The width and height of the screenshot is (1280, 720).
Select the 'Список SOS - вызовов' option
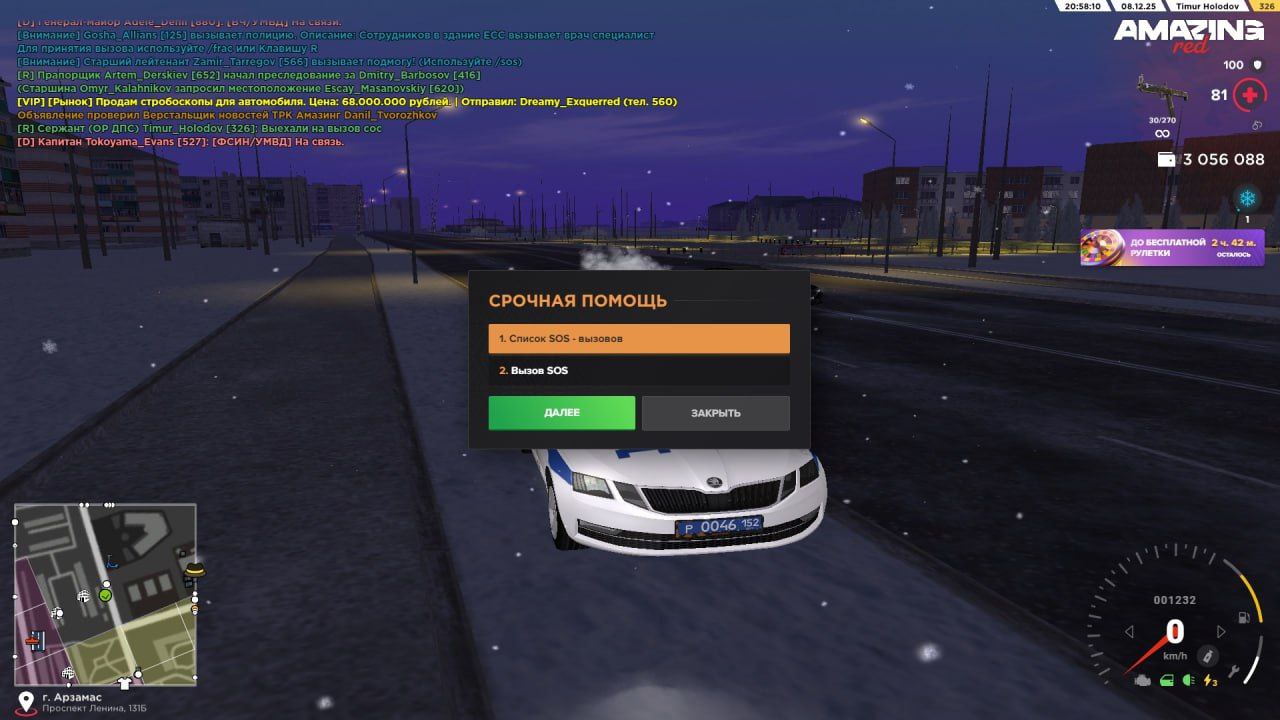(x=638, y=339)
